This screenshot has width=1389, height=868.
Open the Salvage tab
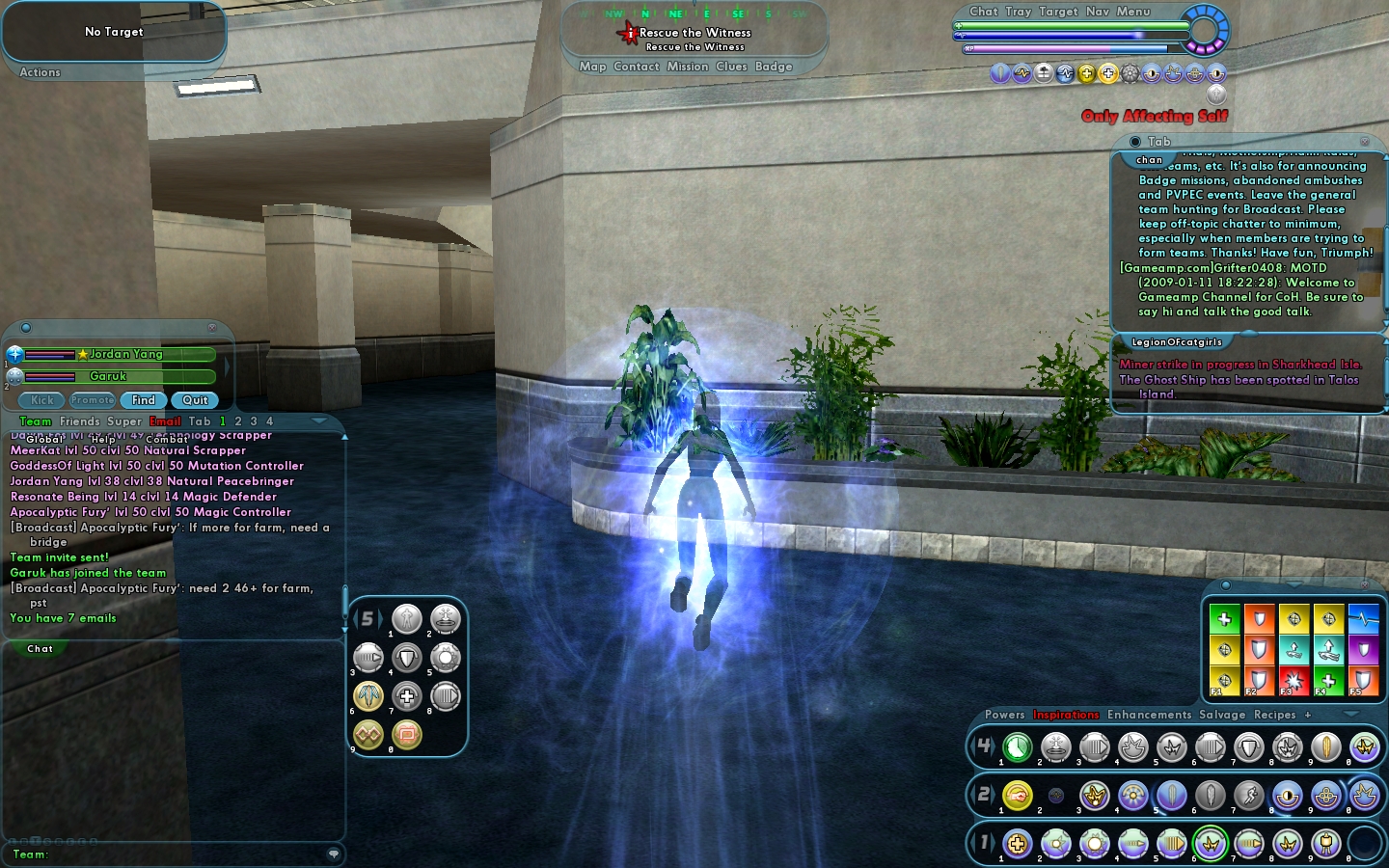point(1222,715)
